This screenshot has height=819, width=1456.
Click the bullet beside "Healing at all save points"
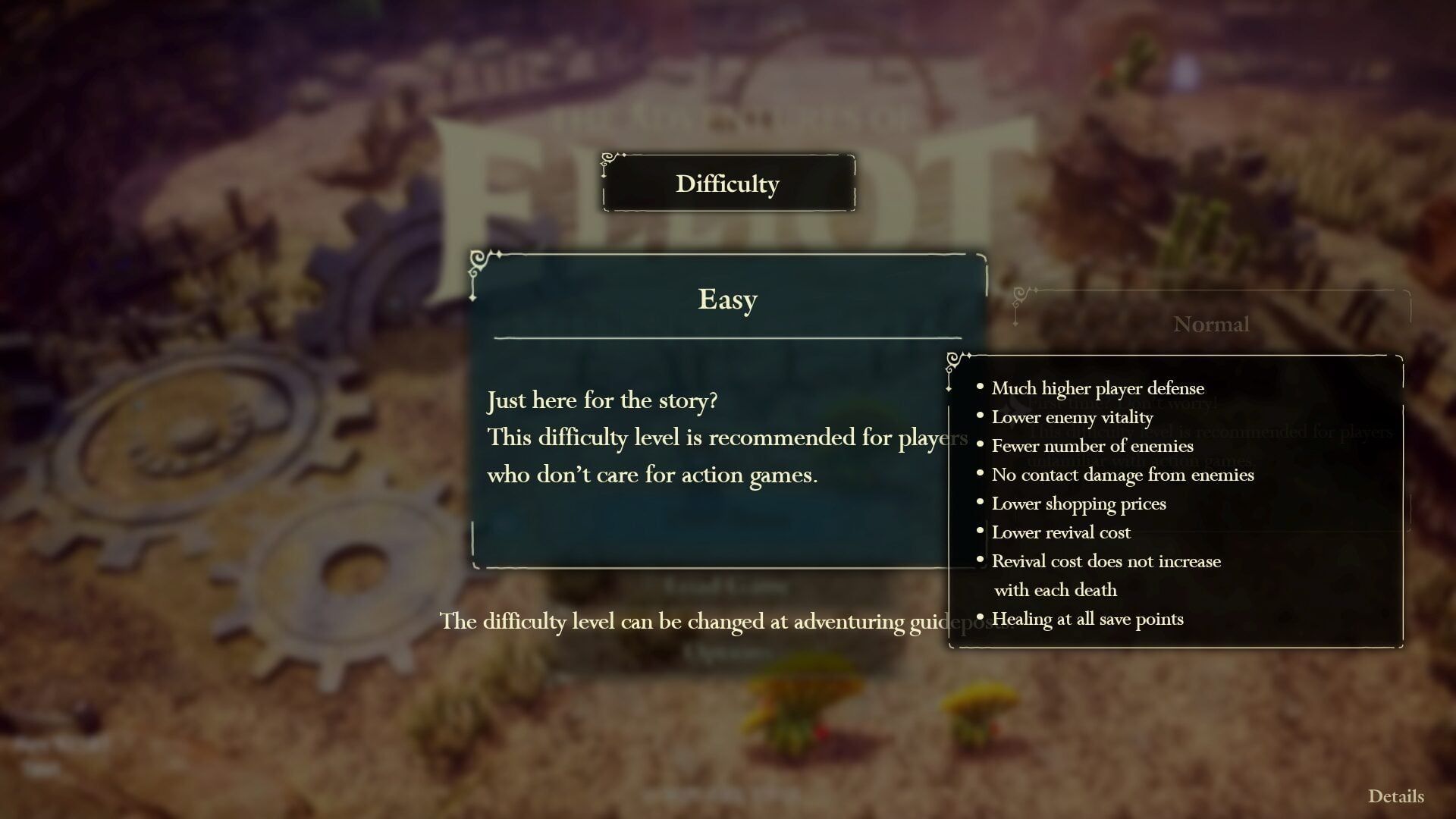point(981,617)
